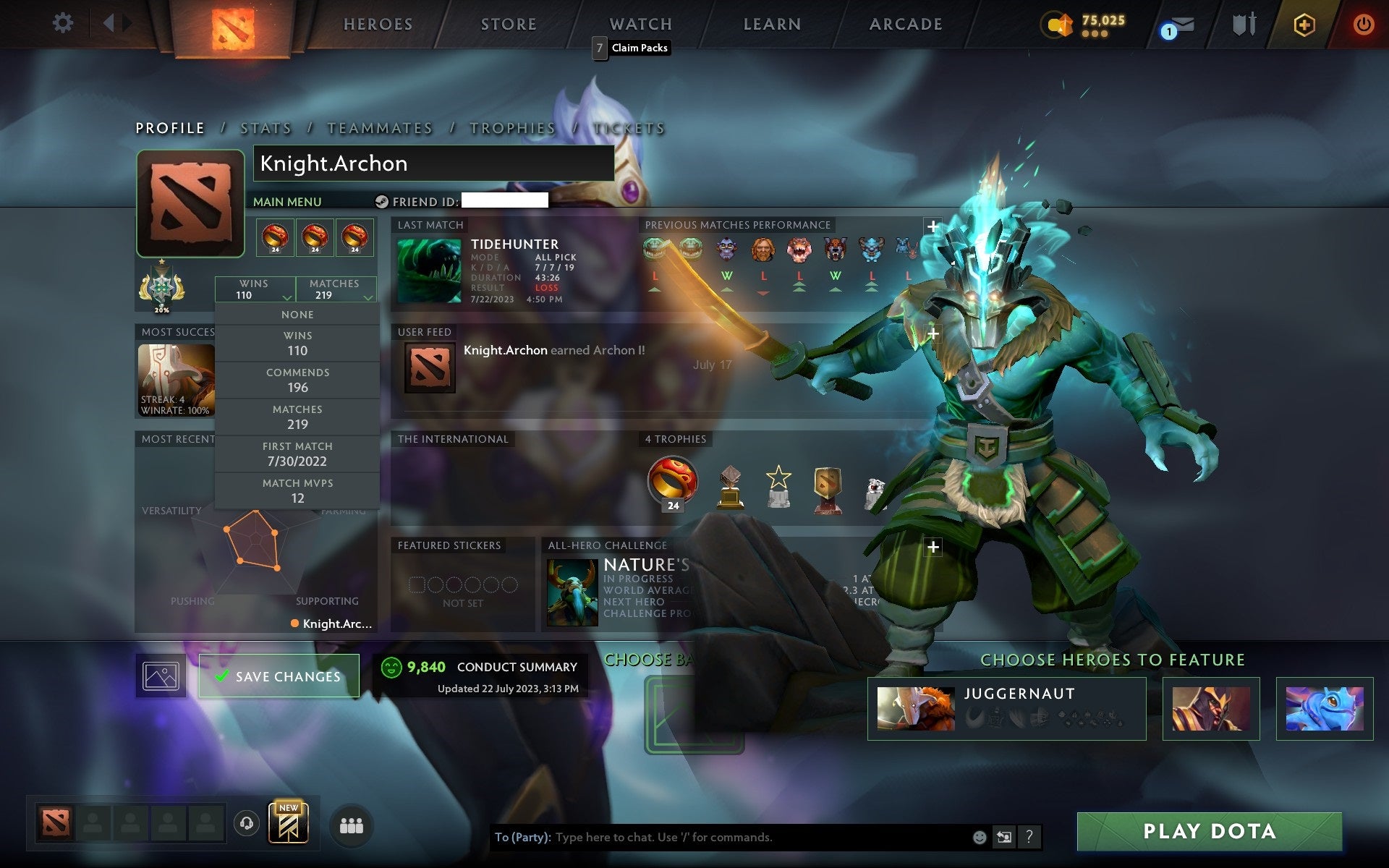Open the TROPHIES tab
Image resolution: width=1389 pixels, height=868 pixels.
point(511,127)
